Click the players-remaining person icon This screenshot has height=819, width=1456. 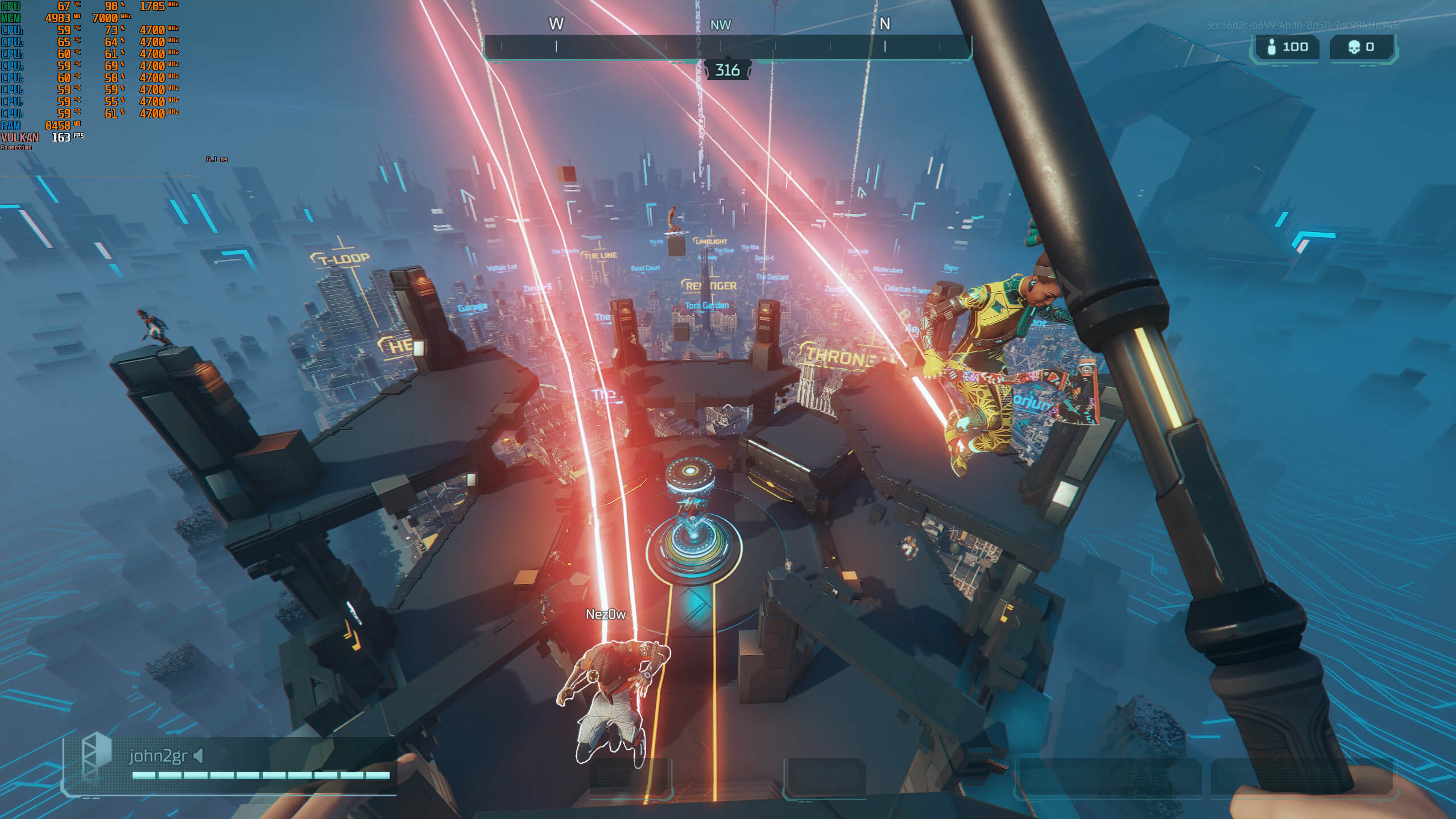point(1272,47)
